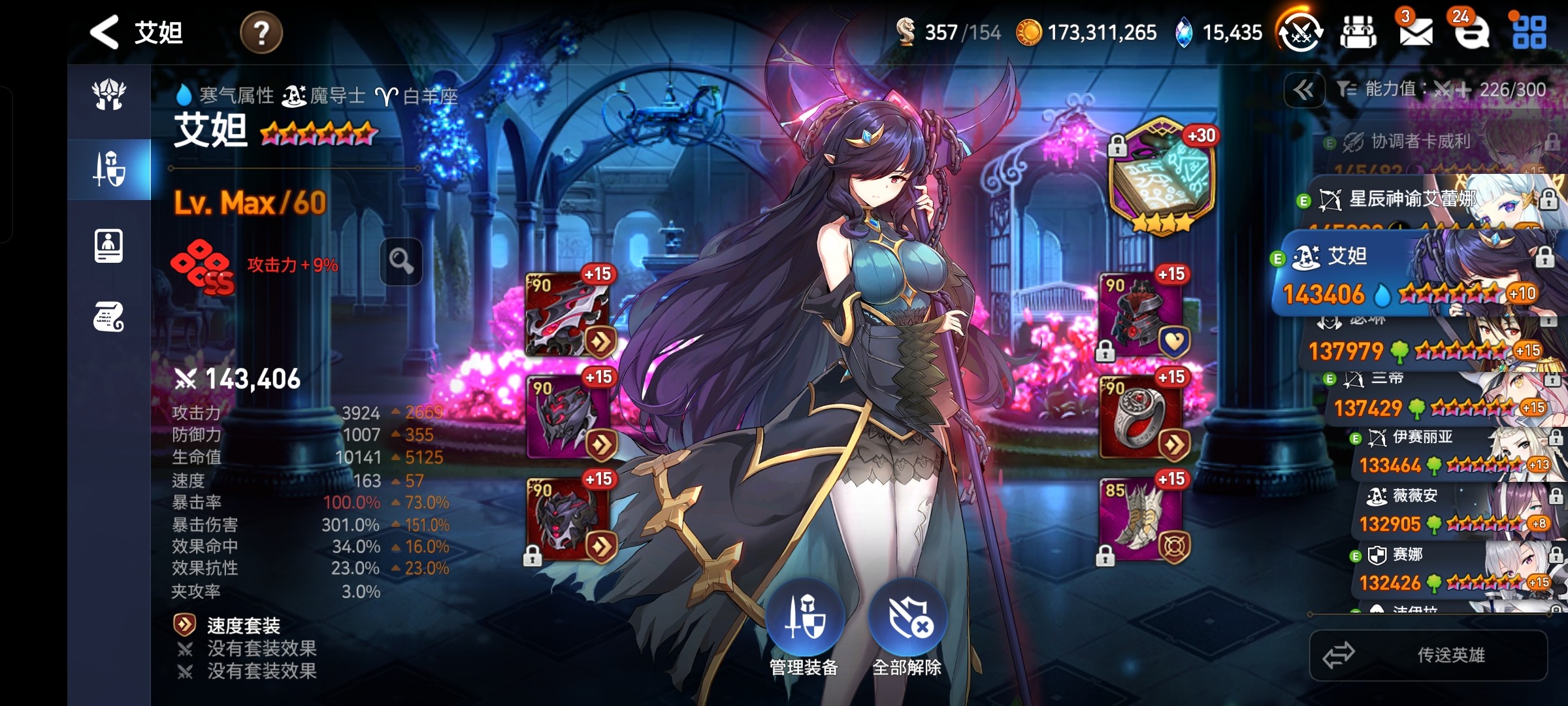Image resolution: width=1568 pixels, height=706 pixels.
Task: Select the level 85 boots slot
Action: click(x=1141, y=520)
